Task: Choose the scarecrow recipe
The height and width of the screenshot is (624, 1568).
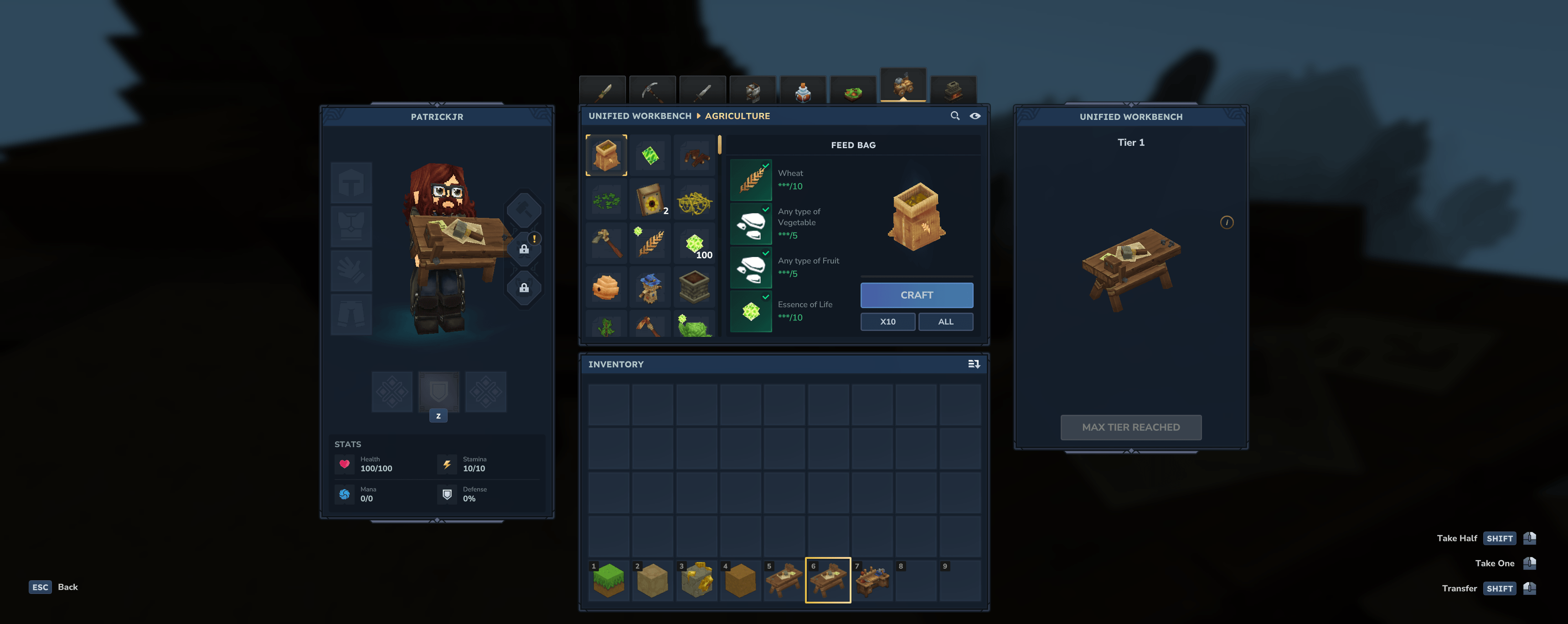Action: (650, 287)
